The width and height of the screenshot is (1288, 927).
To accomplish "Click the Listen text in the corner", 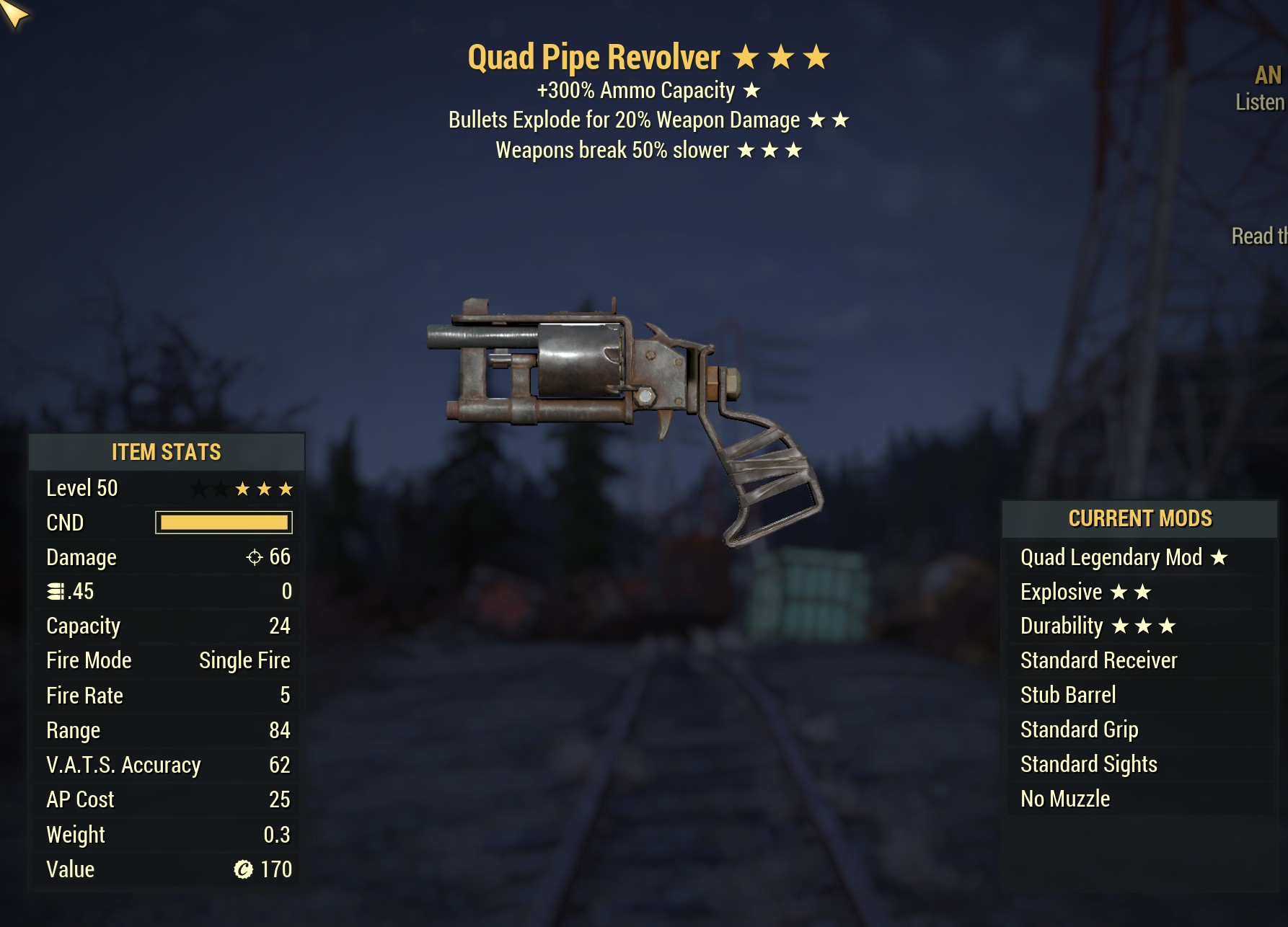I will [x=1261, y=102].
